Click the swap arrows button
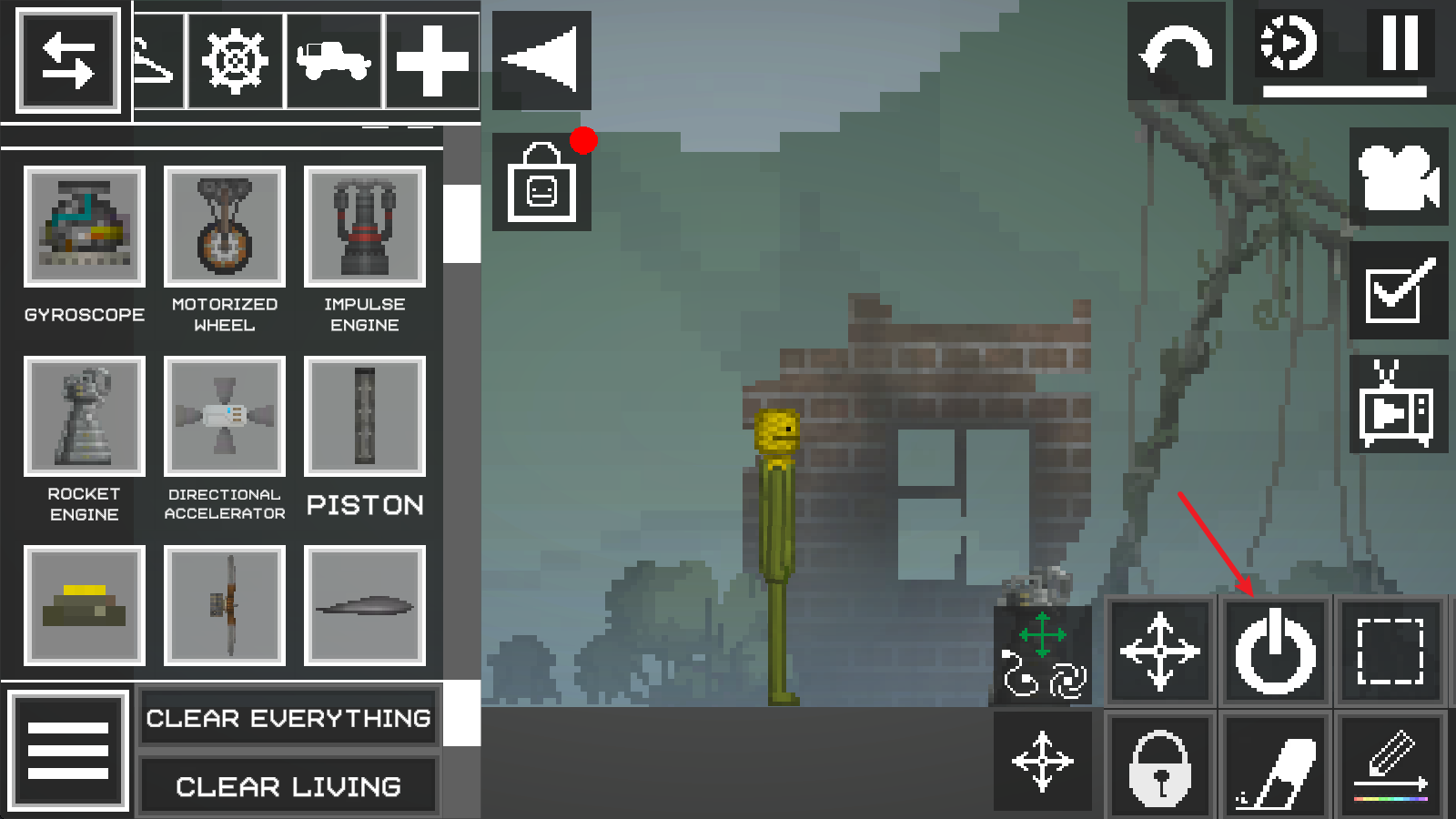The height and width of the screenshot is (819, 1456). [68, 61]
